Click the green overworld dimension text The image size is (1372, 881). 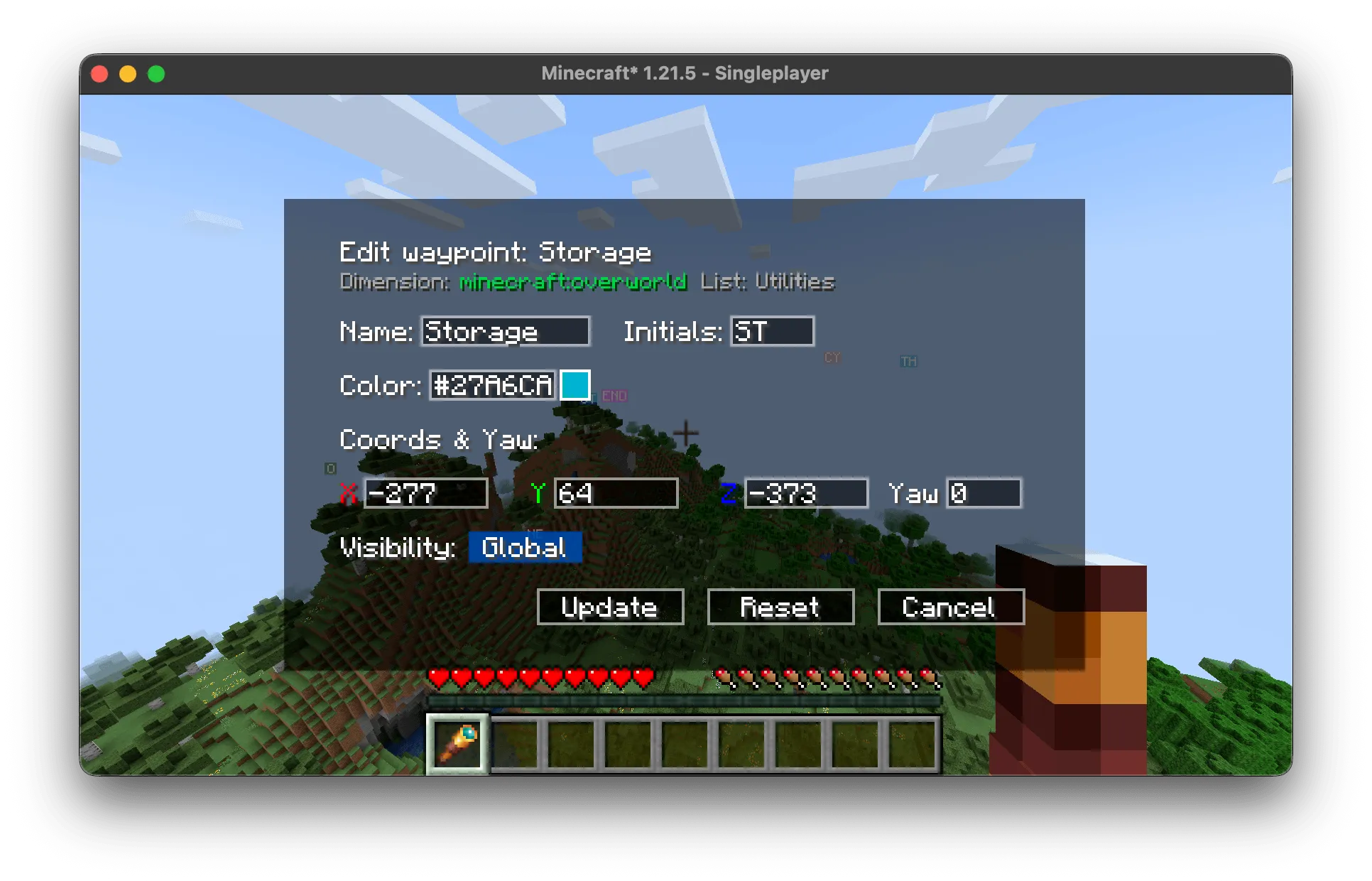572,282
